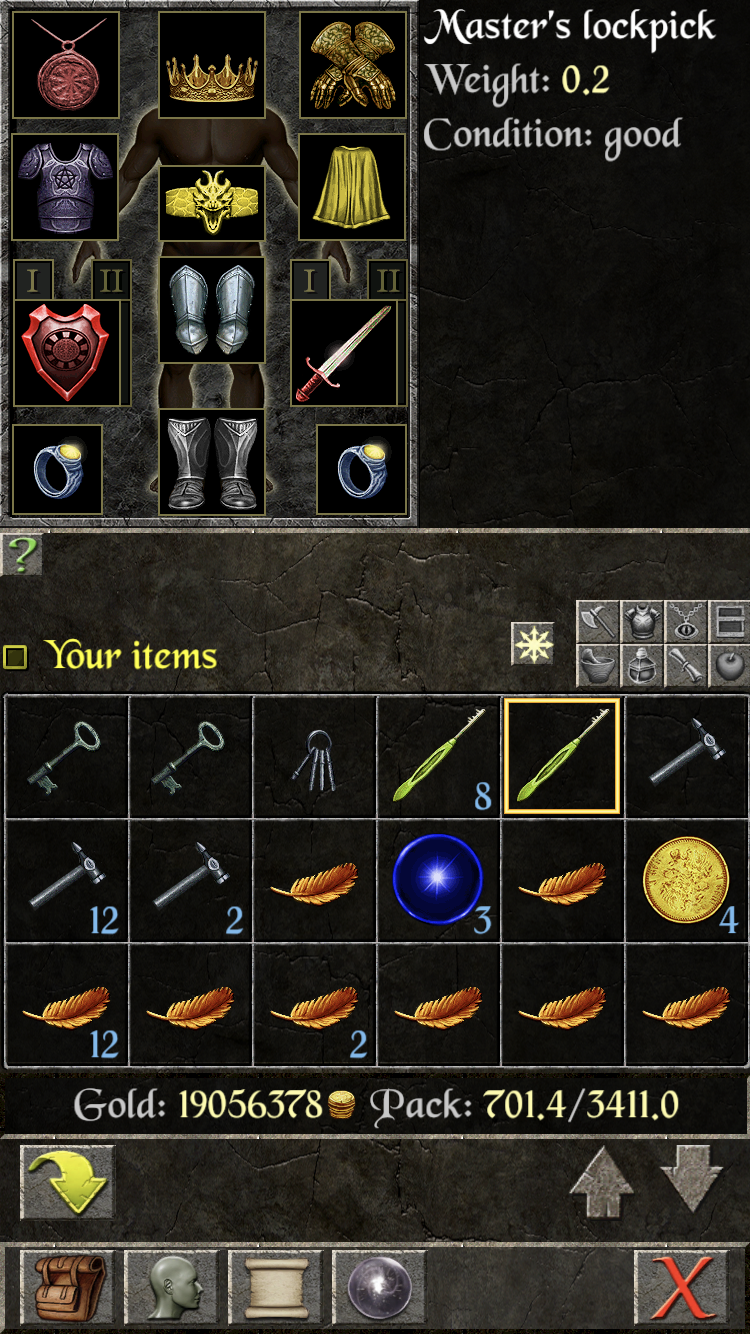Screen dimensions: 750x1334
Task: Select the golden gauntlets slot
Action: (353, 66)
